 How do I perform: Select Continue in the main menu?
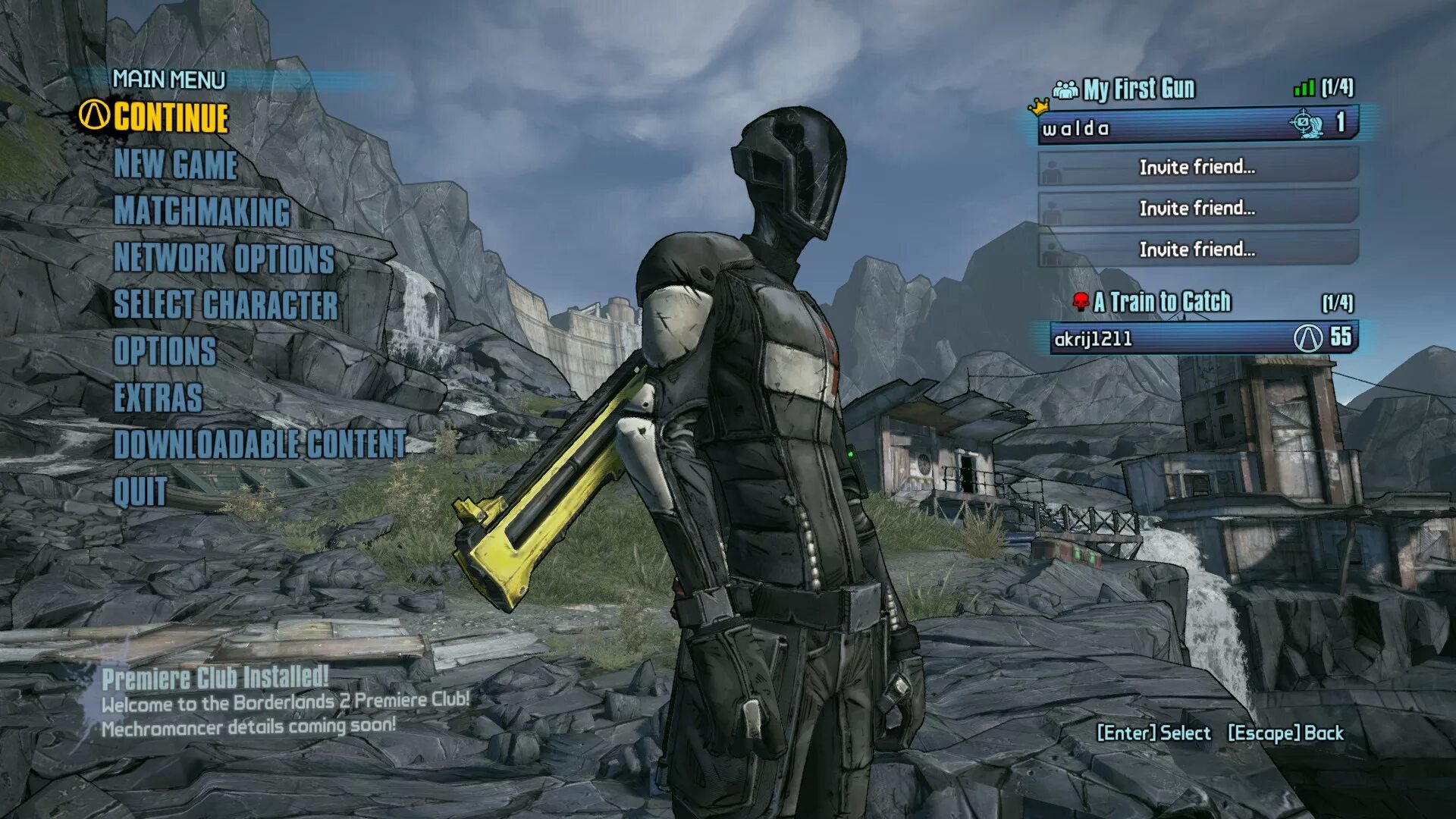(171, 118)
